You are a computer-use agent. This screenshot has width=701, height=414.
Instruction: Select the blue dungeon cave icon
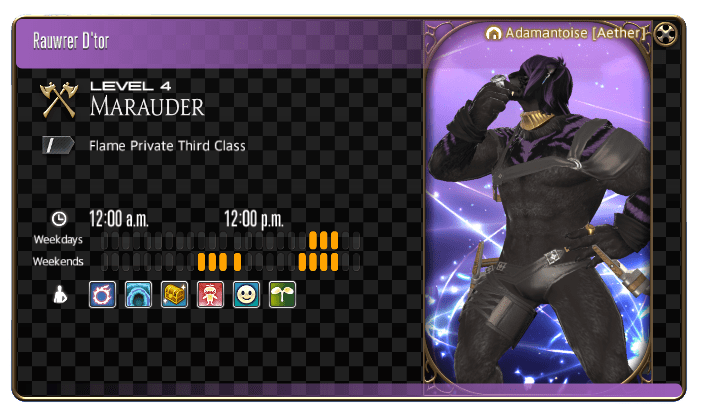point(138,294)
